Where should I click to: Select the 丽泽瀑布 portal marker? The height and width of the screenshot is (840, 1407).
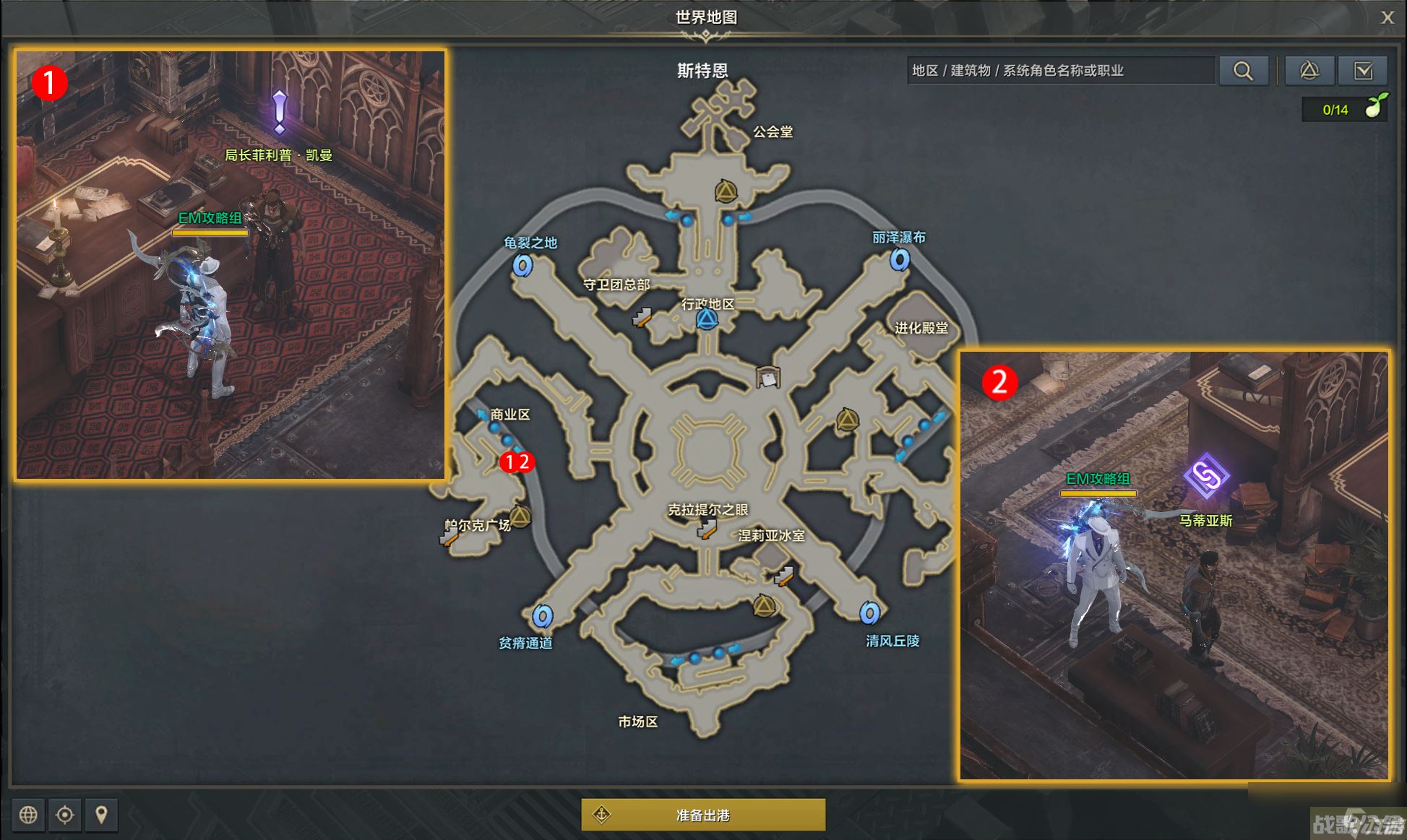point(900,259)
